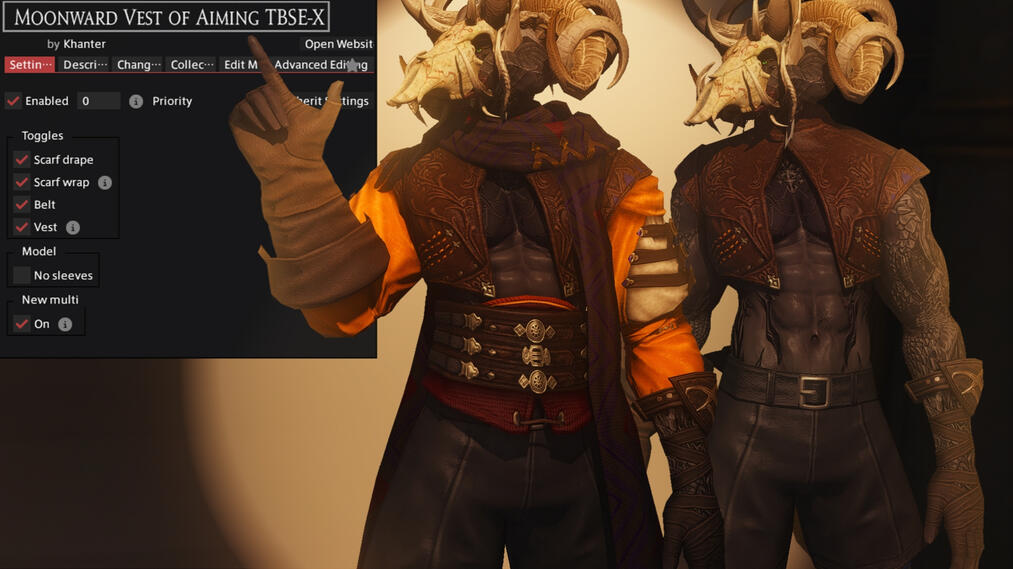Switch to the Settings tab
The height and width of the screenshot is (569, 1013).
pyautogui.click(x=30, y=65)
